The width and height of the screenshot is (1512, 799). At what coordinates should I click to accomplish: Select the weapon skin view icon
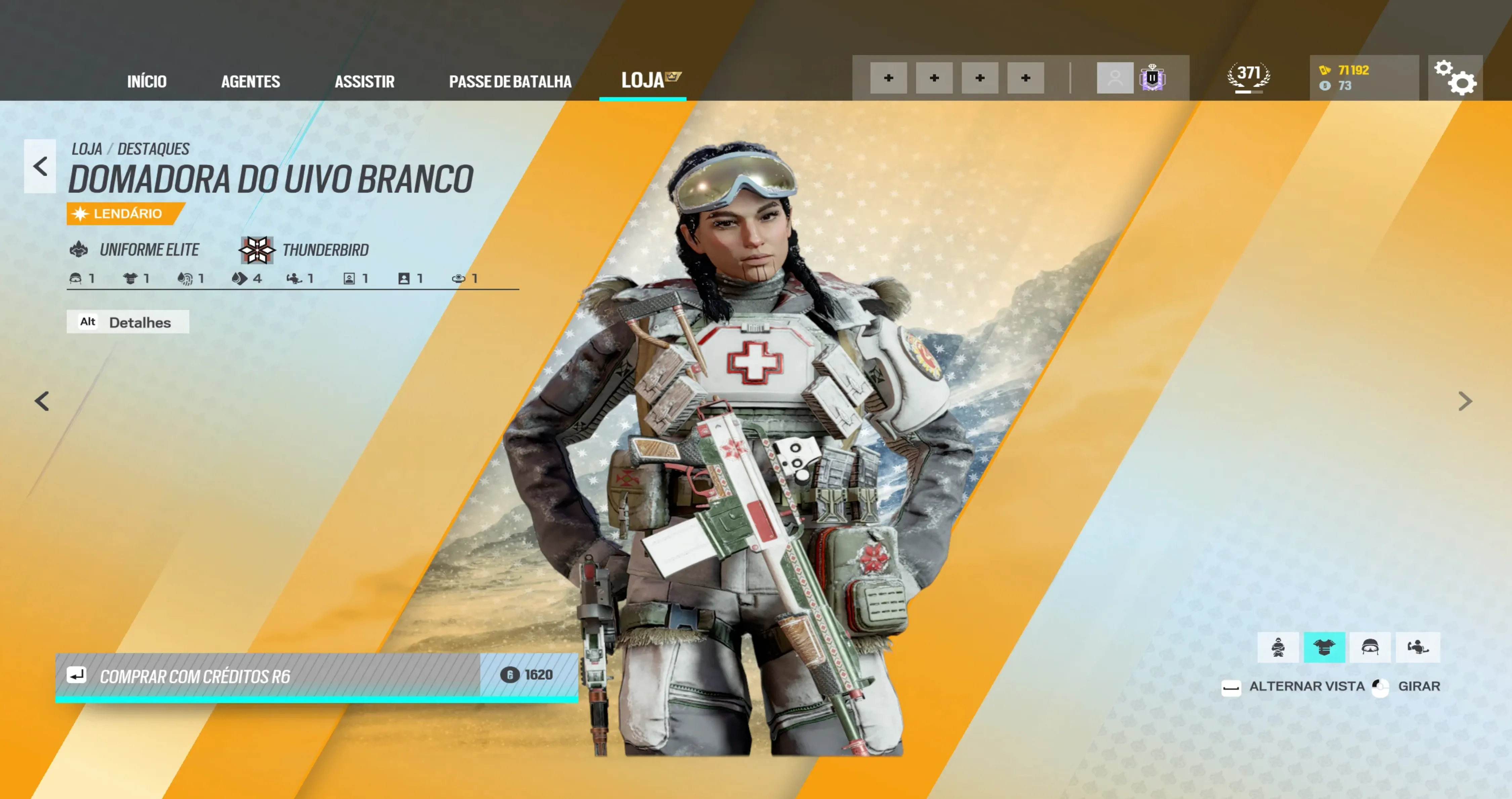[1417, 647]
